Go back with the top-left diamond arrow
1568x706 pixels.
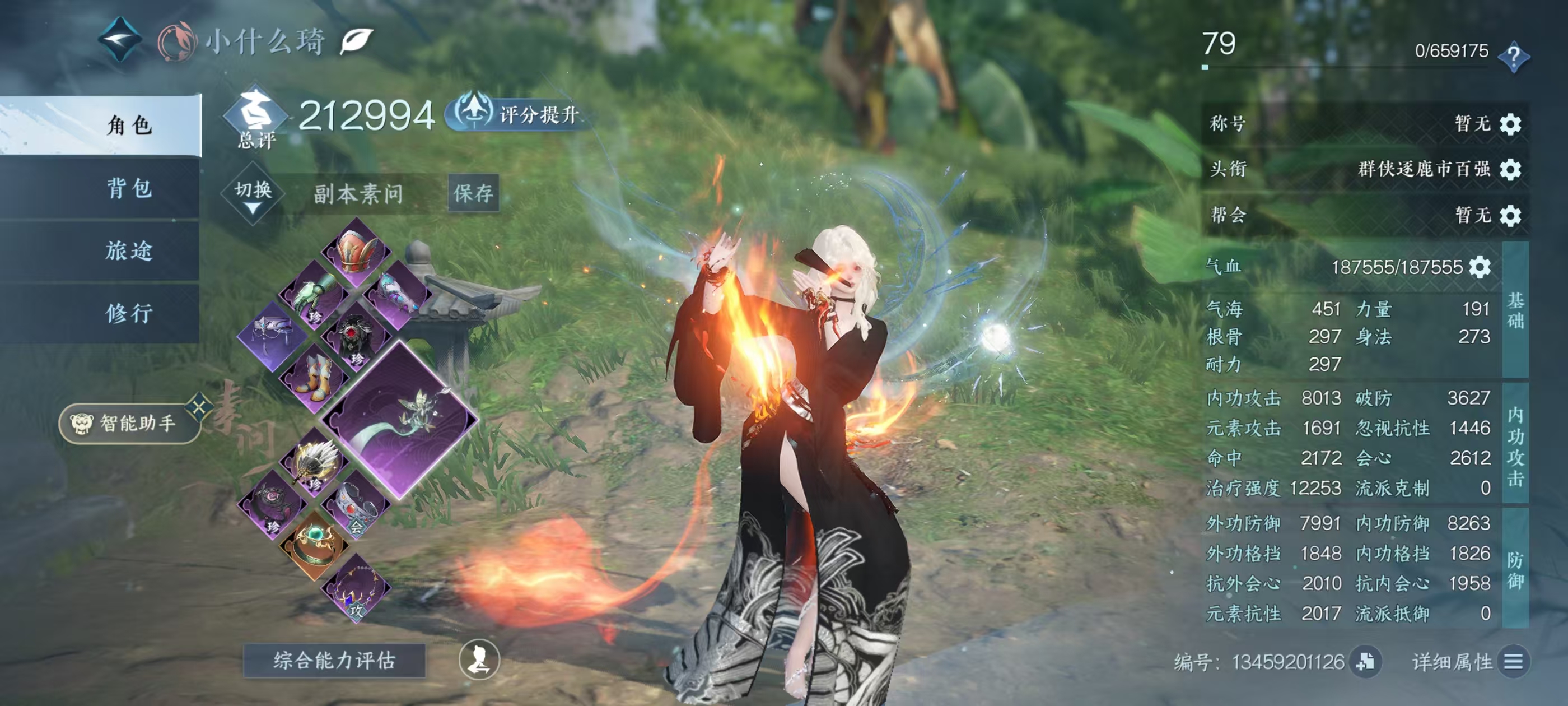tap(120, 40)
